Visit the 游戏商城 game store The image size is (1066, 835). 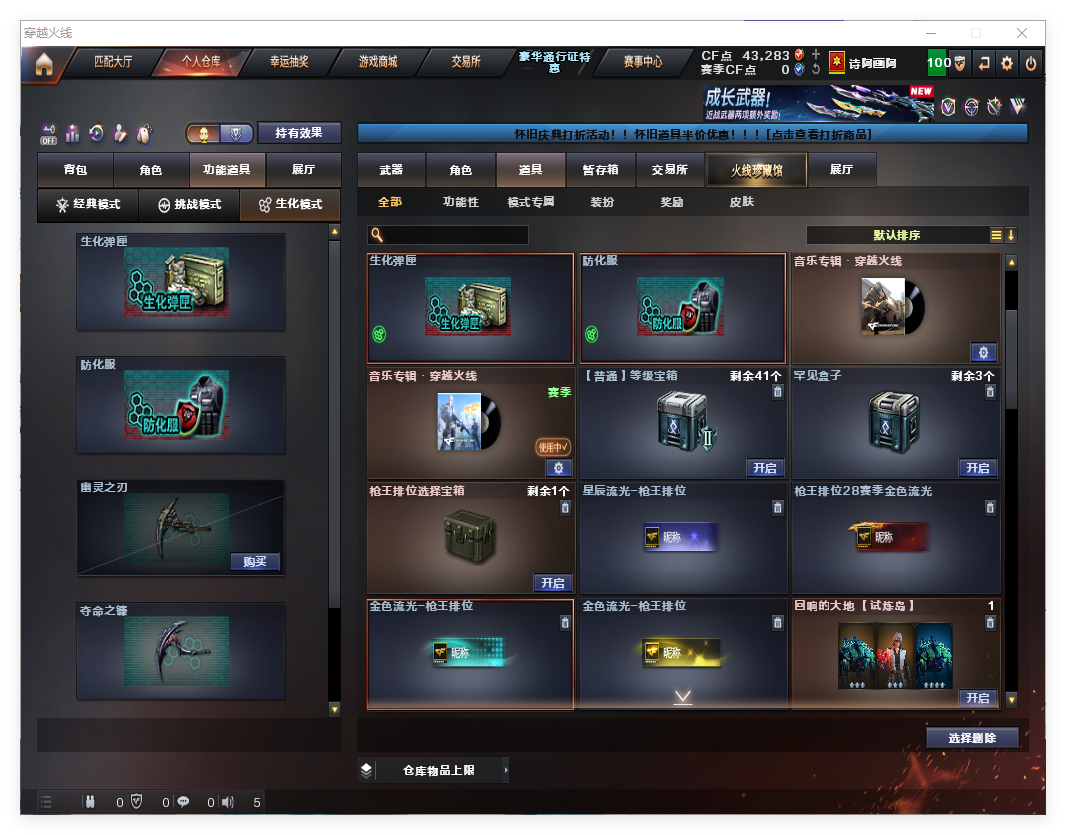[377, 62]
